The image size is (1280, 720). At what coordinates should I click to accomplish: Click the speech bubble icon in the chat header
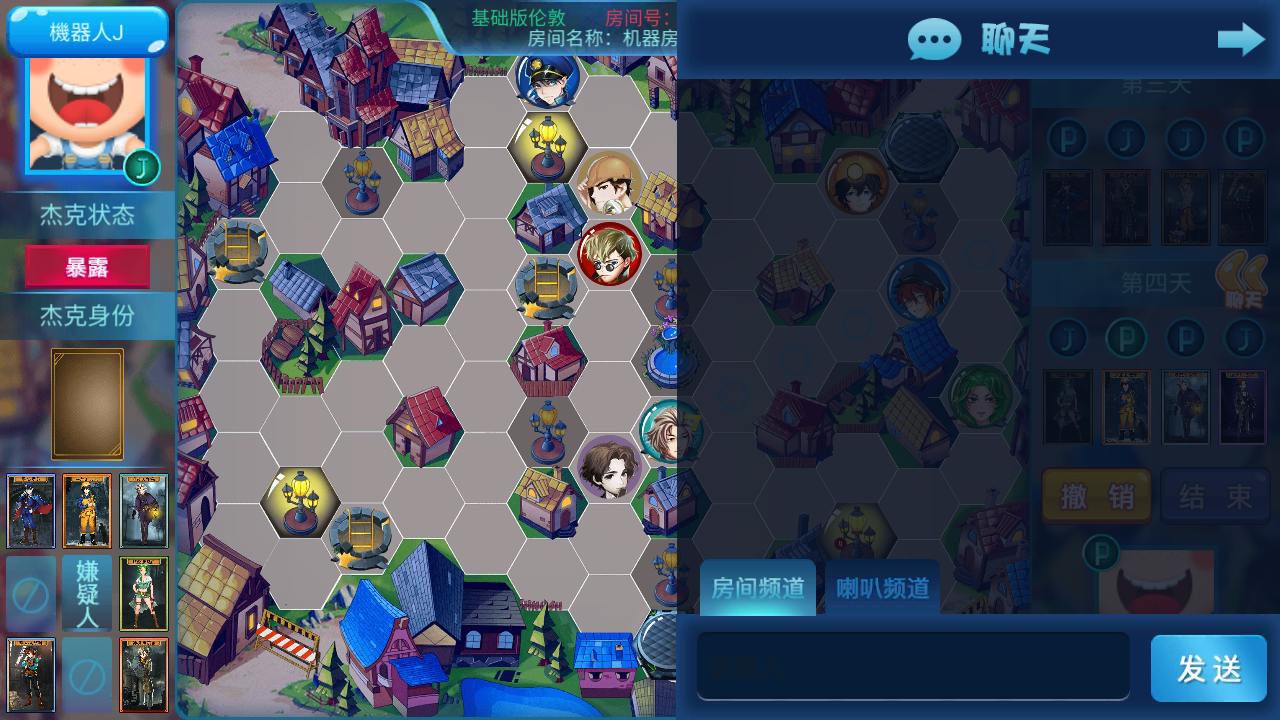pyautogui.click(x=934, y=40)
